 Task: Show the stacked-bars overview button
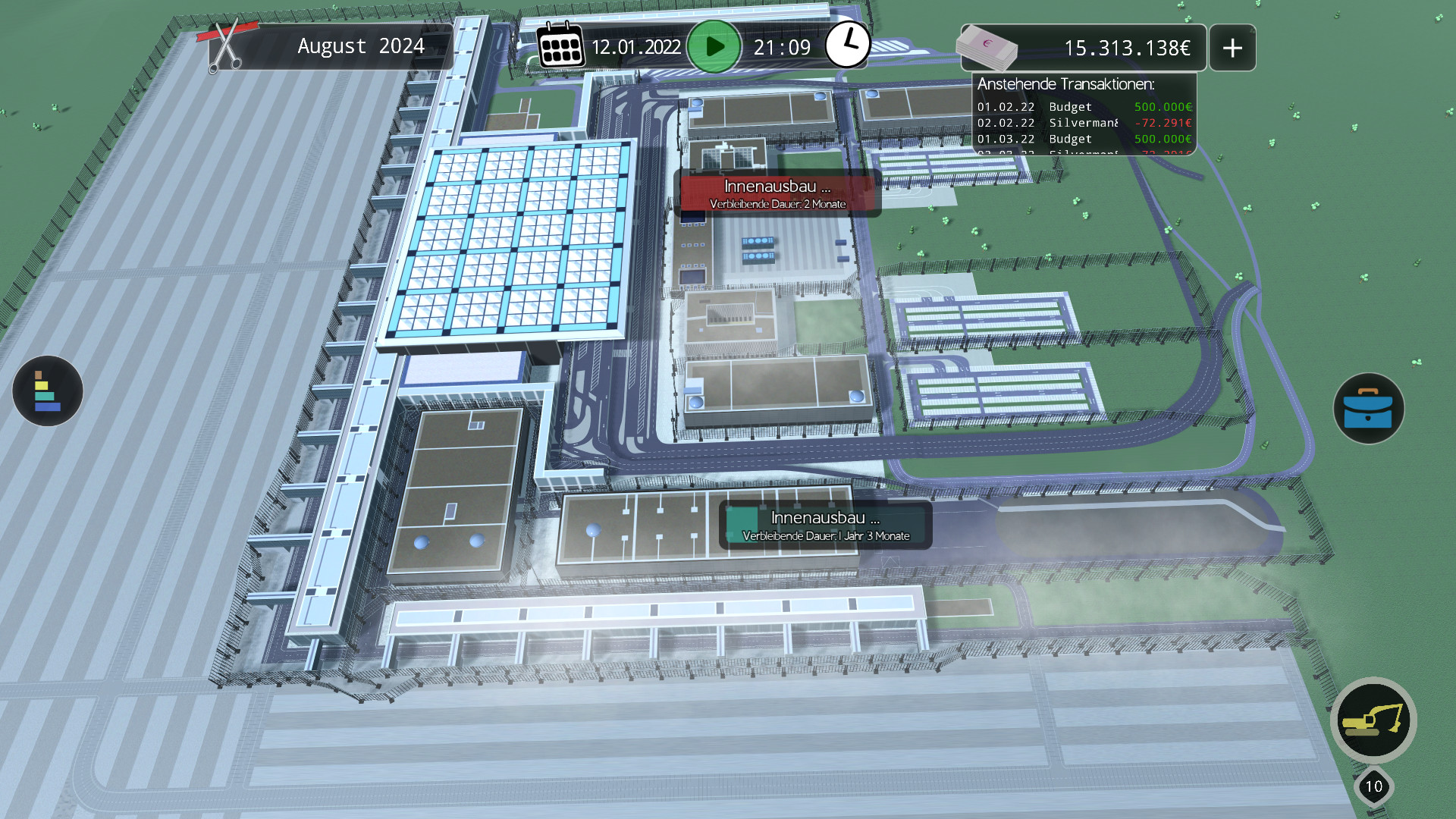pos(47,391)
